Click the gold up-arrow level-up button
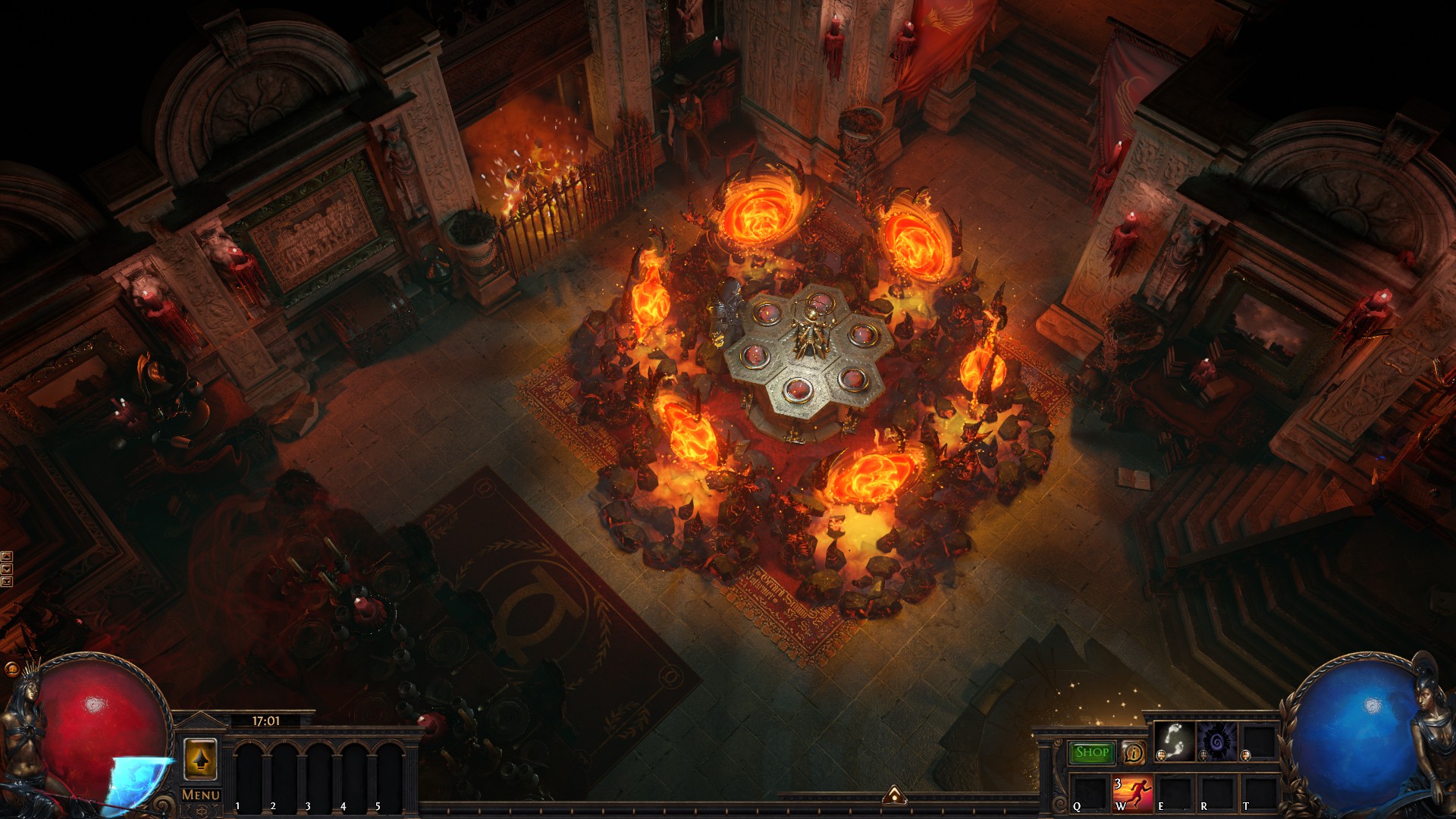Image resolution: width=1456 pixels, height=819 pixels. tap(200, 759)
